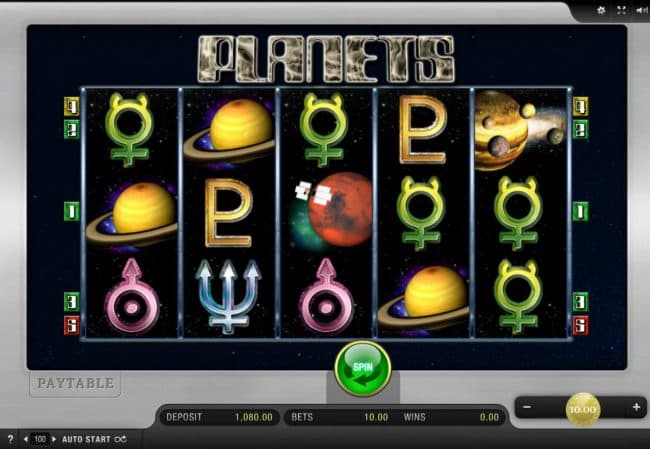This screenshot has width=650, height=449.
Task: Spin the reels with the green button
Action: 361,367
